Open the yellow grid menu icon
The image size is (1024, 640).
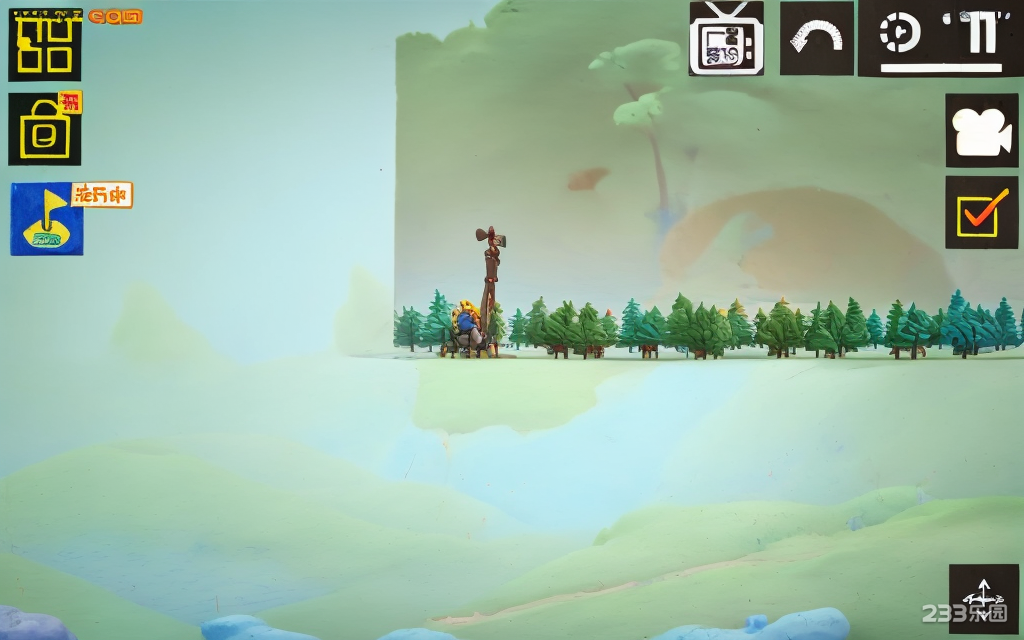point(45,46)
